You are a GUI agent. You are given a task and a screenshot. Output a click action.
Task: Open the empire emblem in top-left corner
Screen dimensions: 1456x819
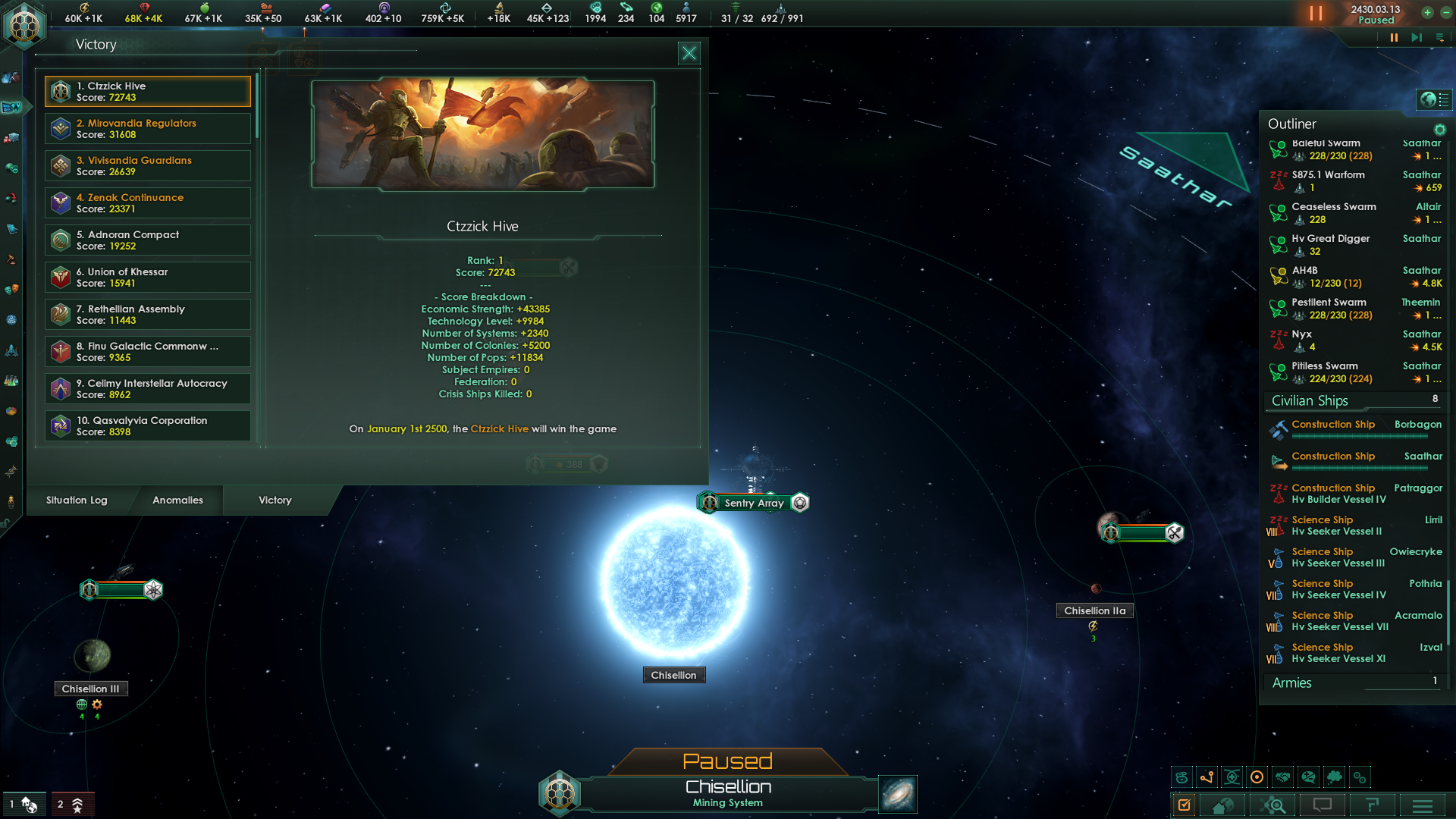(x=24, y=24)
